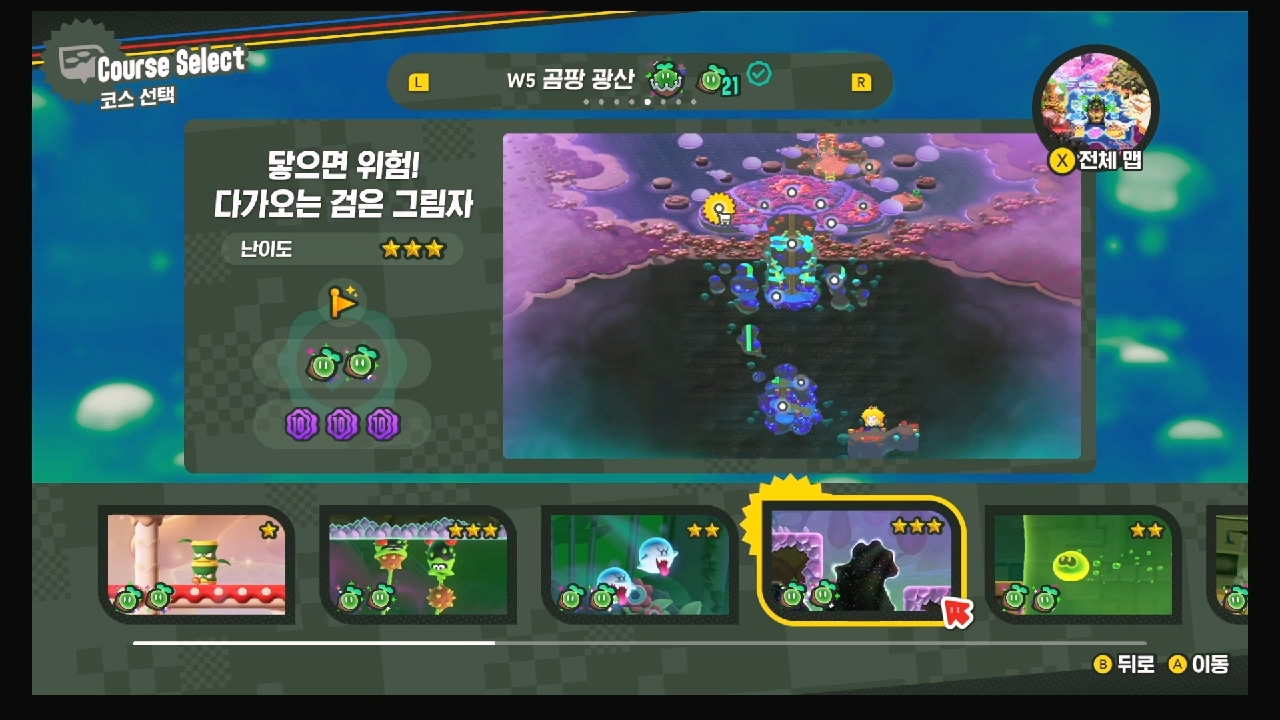Select the highlighted page dot under W5 title
Image resolution: width=1280 pixels, height=720 pixels.
(648, 101)
